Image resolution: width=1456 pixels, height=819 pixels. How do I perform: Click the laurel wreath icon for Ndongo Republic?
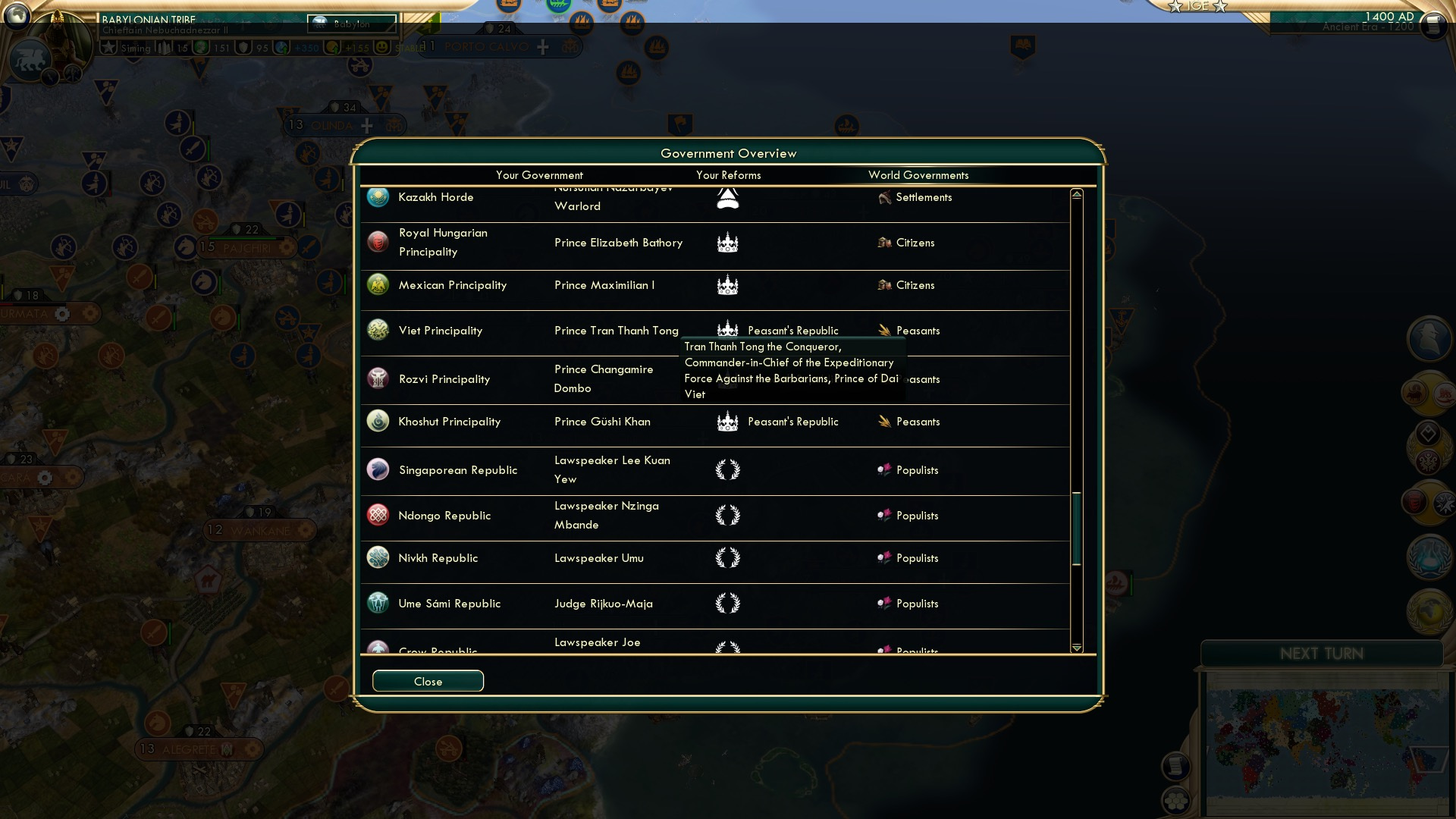click(x=727, y=515)
